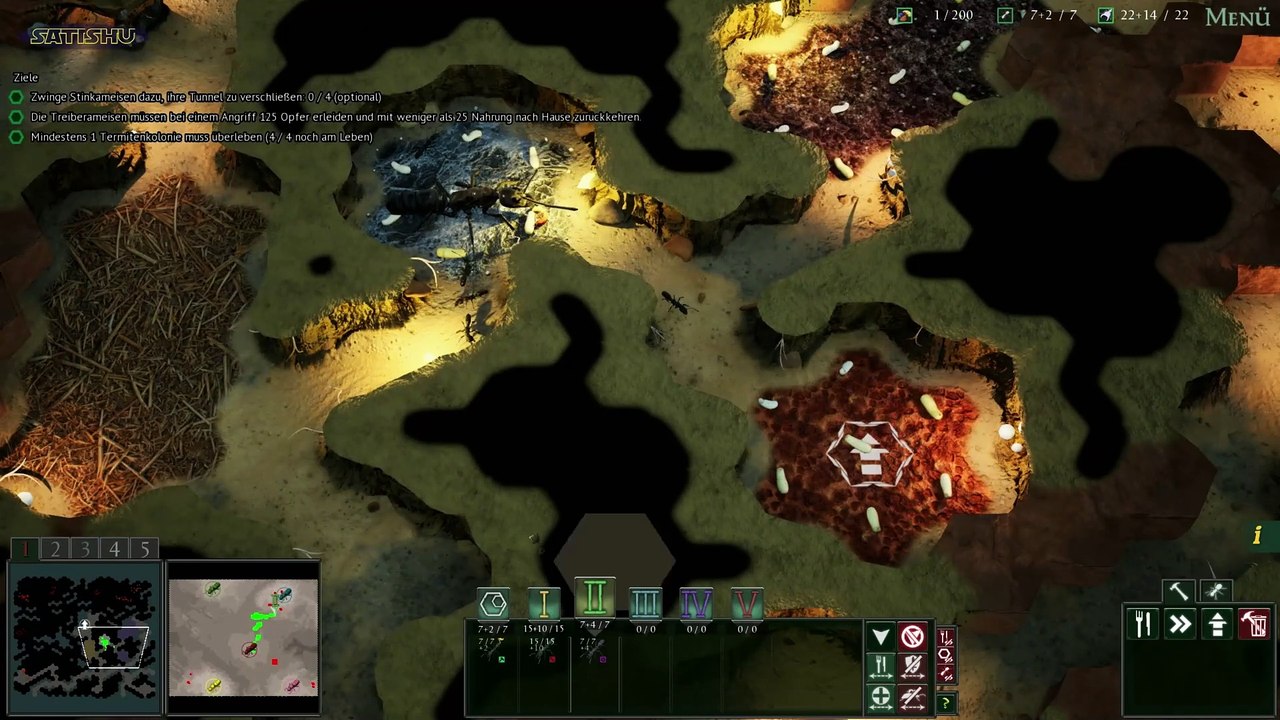Select the hexagon nest group button
Viewport: 1280px width, 720px height.
coord(493,603)
